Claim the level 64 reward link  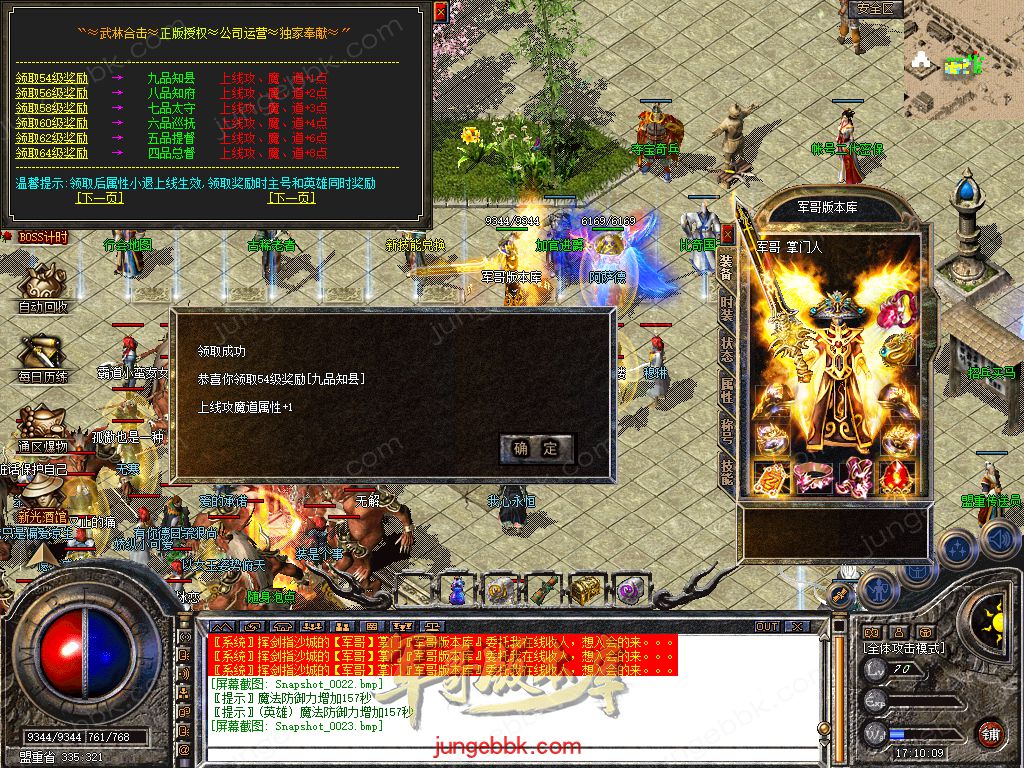click(x=52, y=153)
